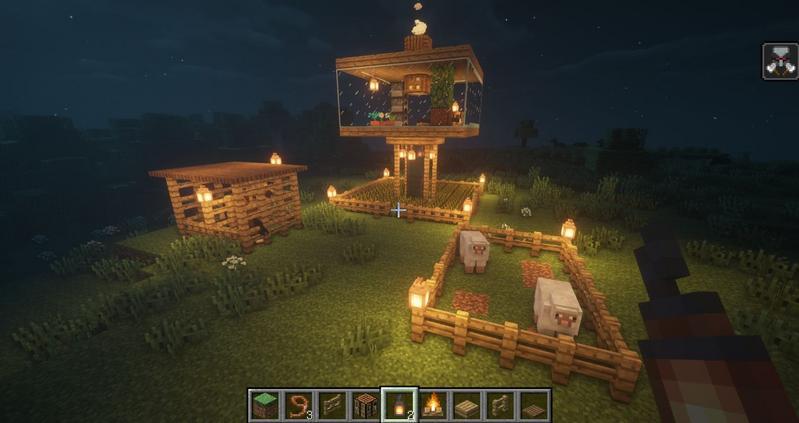Select the grass block hotbar slot

tap(264, 405)
